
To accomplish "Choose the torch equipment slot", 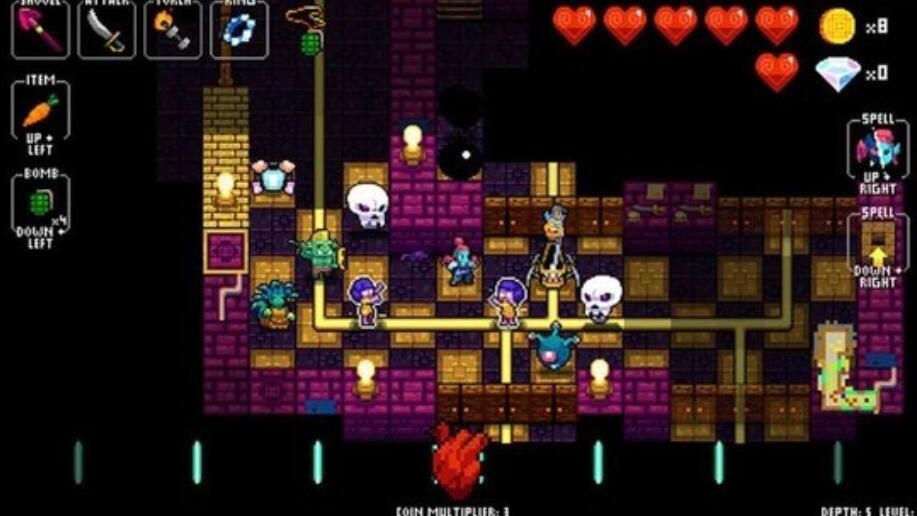I will (172, 29).
